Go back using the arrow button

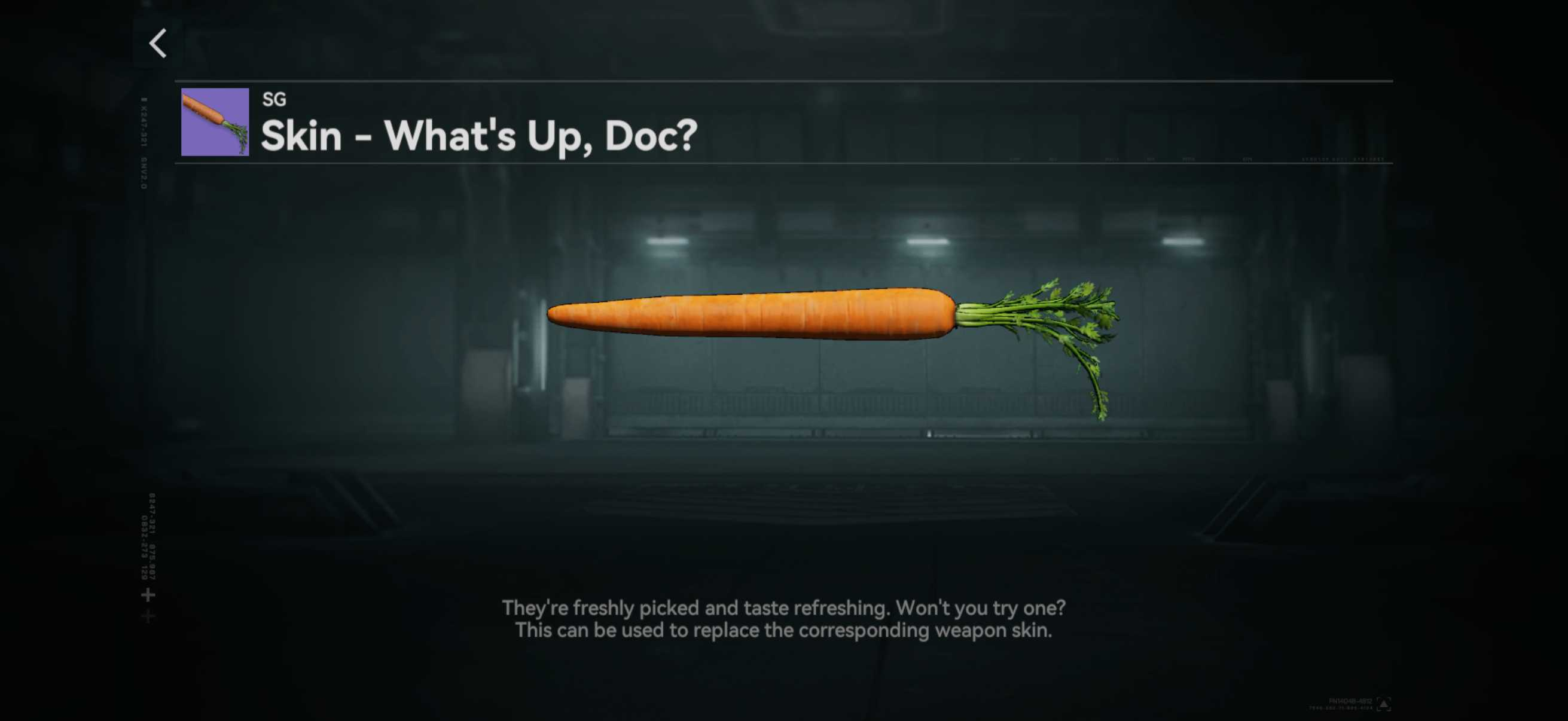[158, 44]
